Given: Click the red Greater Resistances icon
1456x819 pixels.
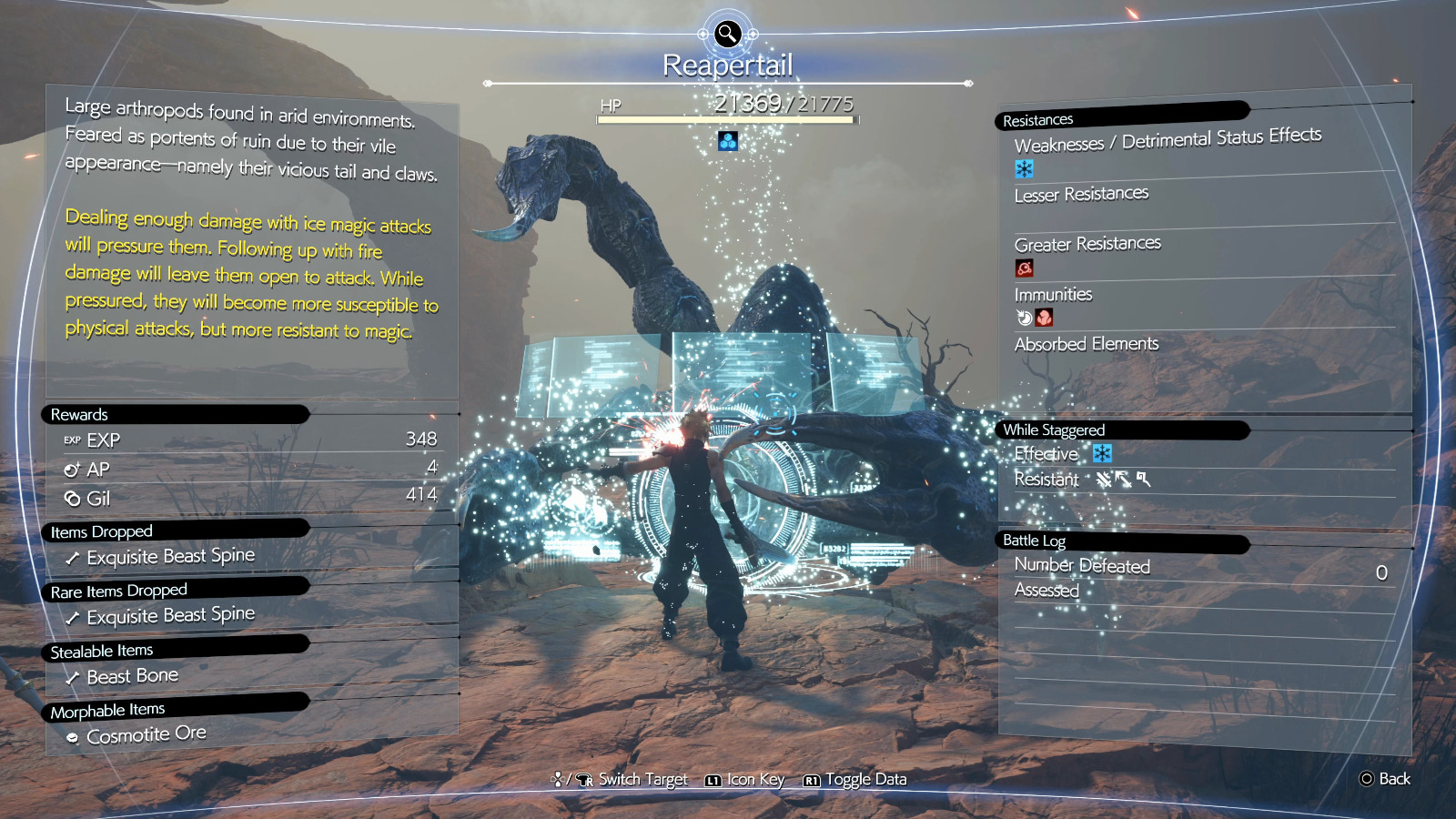Looking at the screenshot, I should tap(1024, 268).
